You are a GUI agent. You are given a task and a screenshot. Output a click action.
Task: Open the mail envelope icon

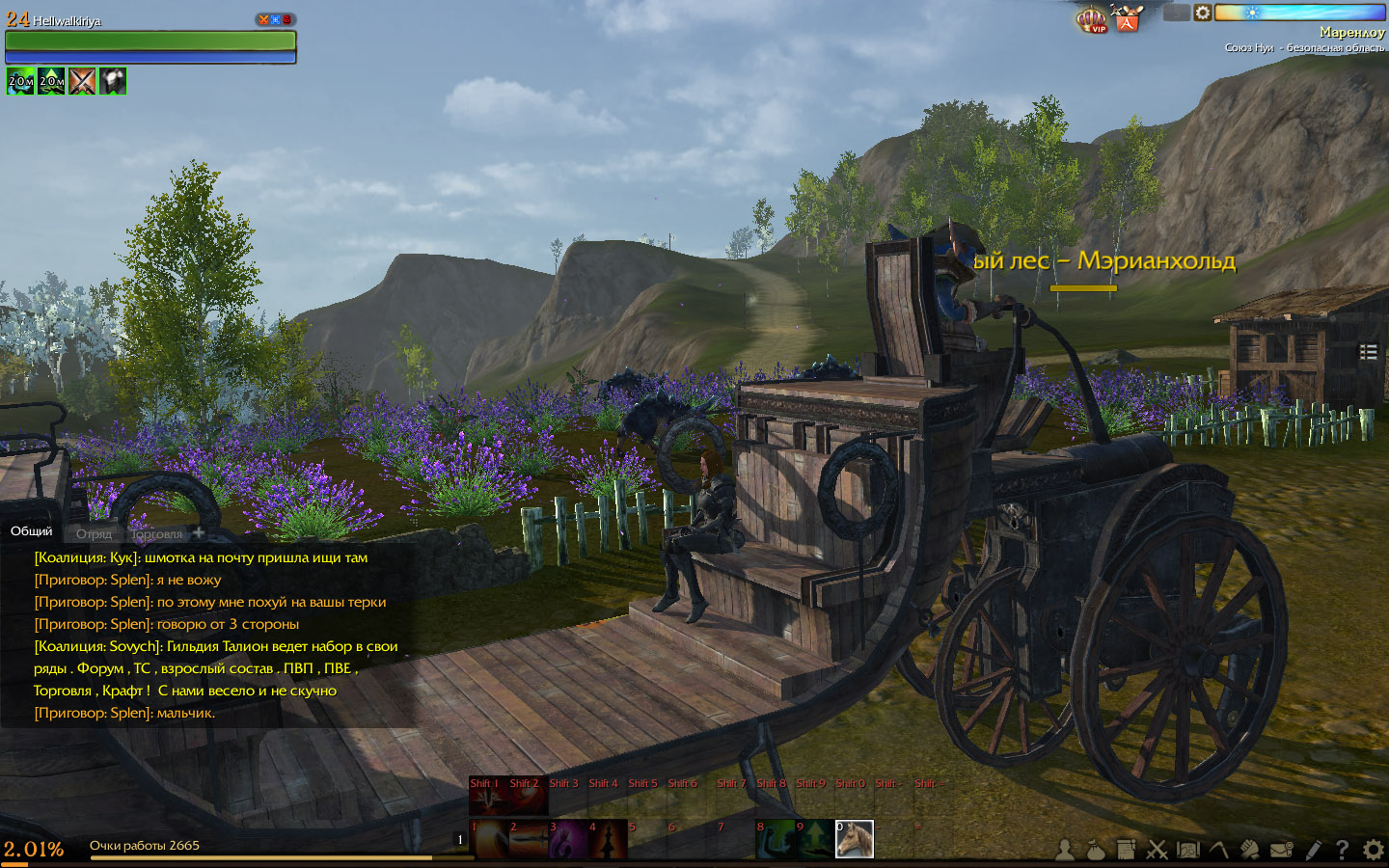1281,850
